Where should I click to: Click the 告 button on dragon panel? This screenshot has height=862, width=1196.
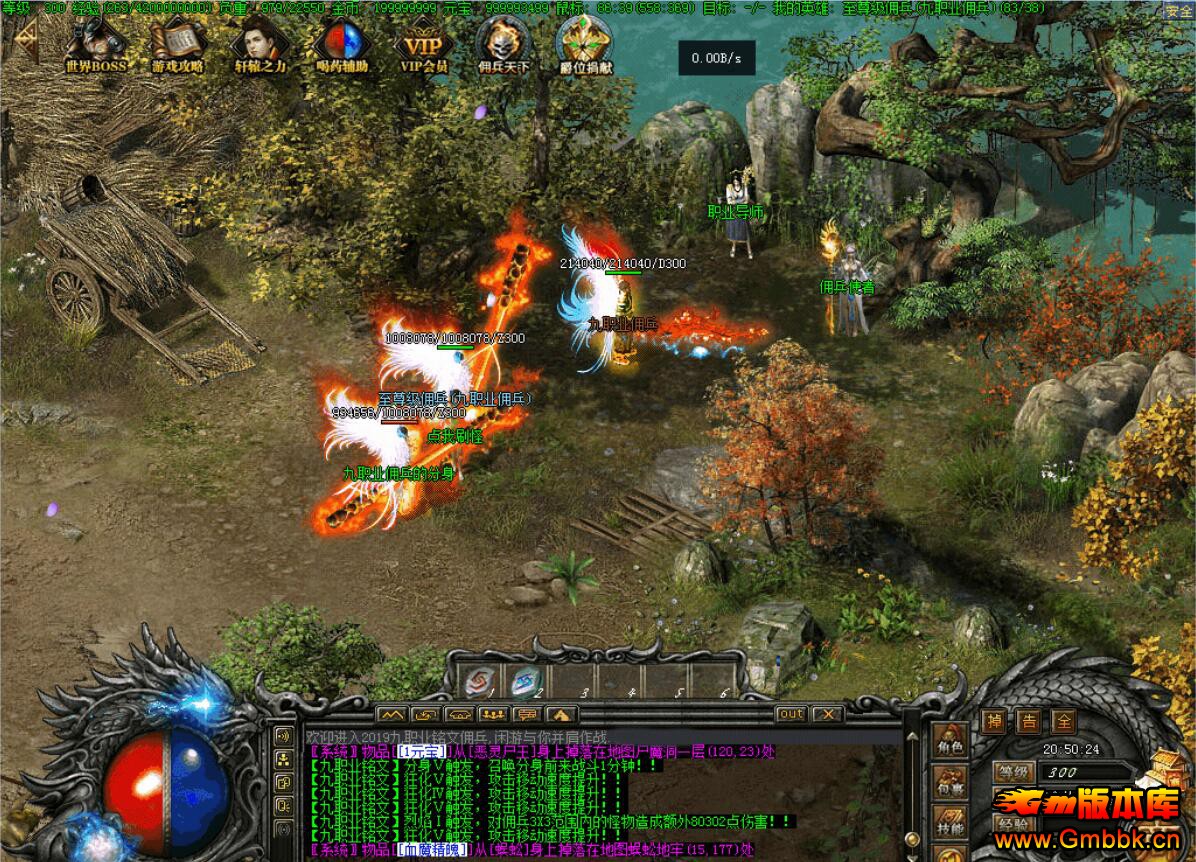1028,721
